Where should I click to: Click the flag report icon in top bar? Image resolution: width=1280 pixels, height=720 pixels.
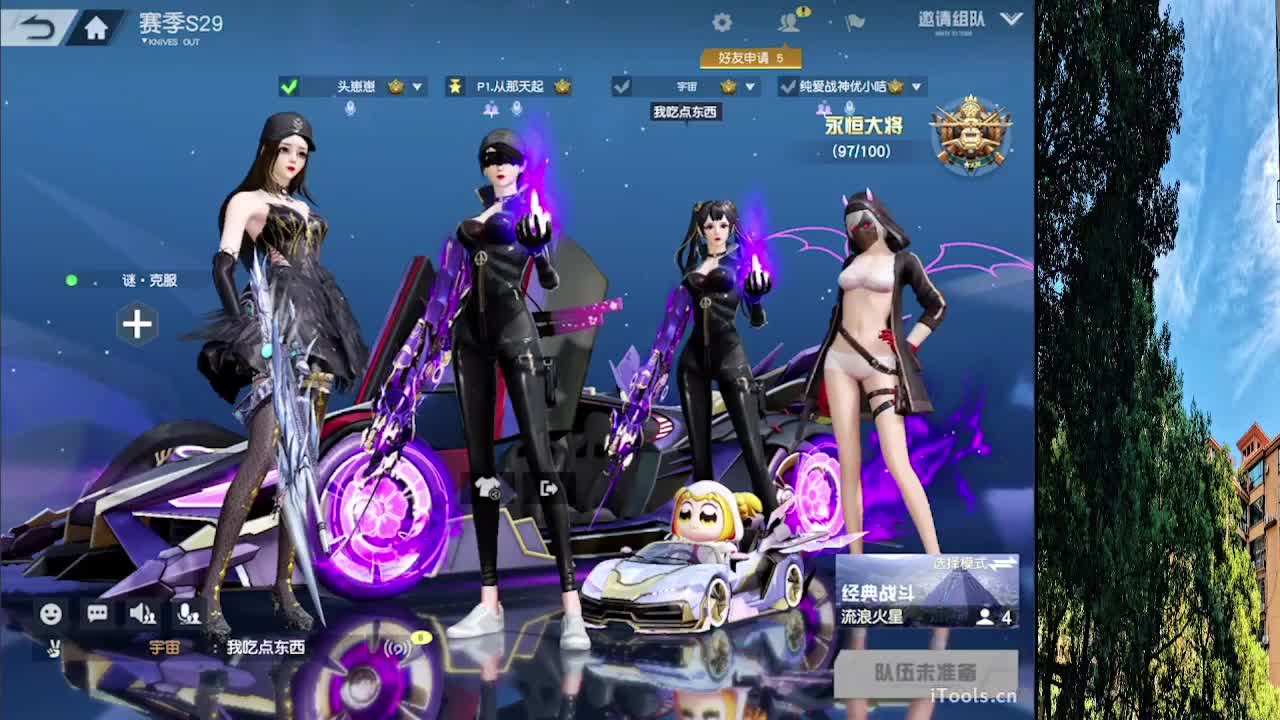pyautogui.click(x=856, y=22)
